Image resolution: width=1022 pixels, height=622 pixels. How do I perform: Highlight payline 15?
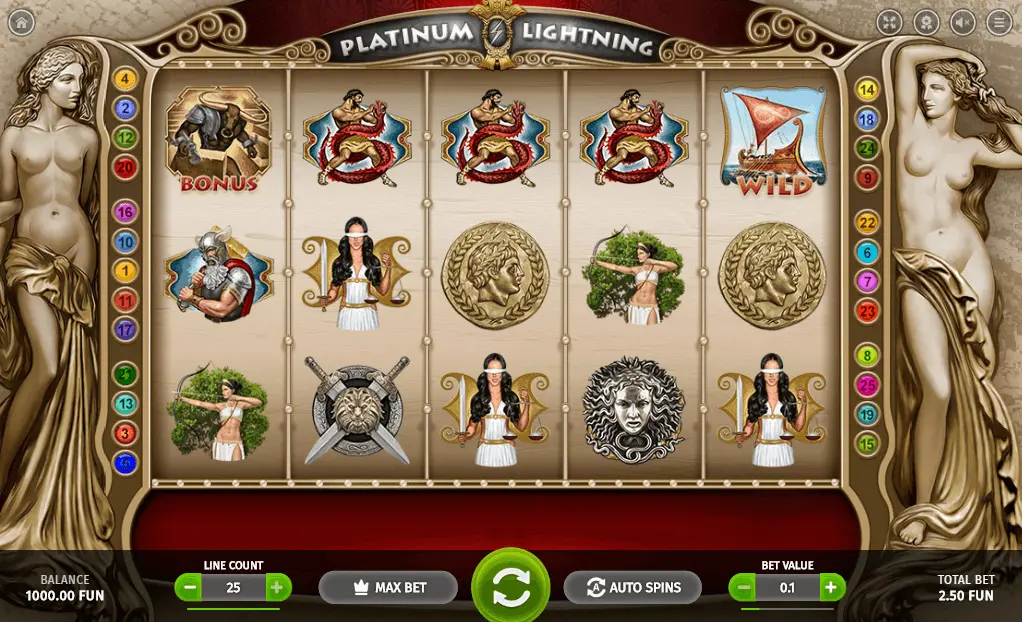coord(867,443)
